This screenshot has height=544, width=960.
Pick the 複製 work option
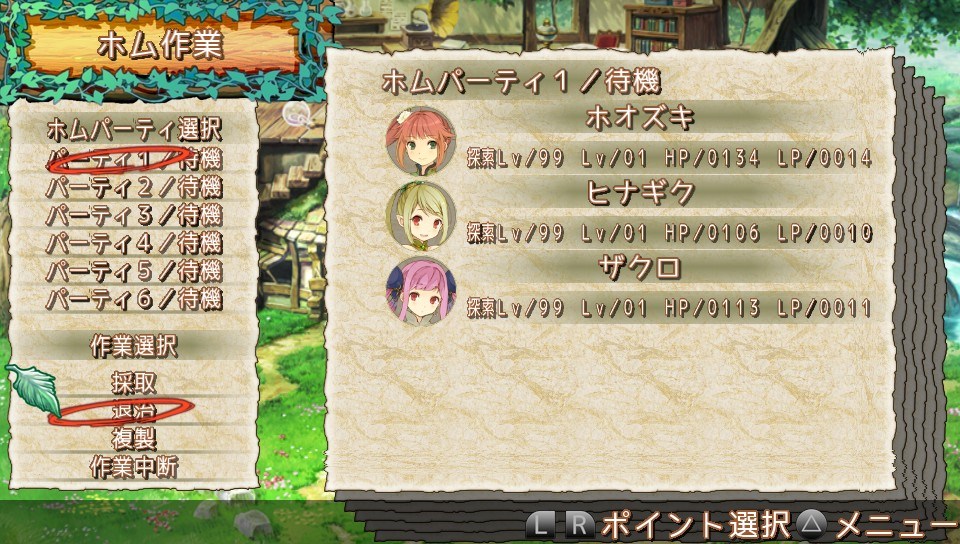[x=134, y=438]
